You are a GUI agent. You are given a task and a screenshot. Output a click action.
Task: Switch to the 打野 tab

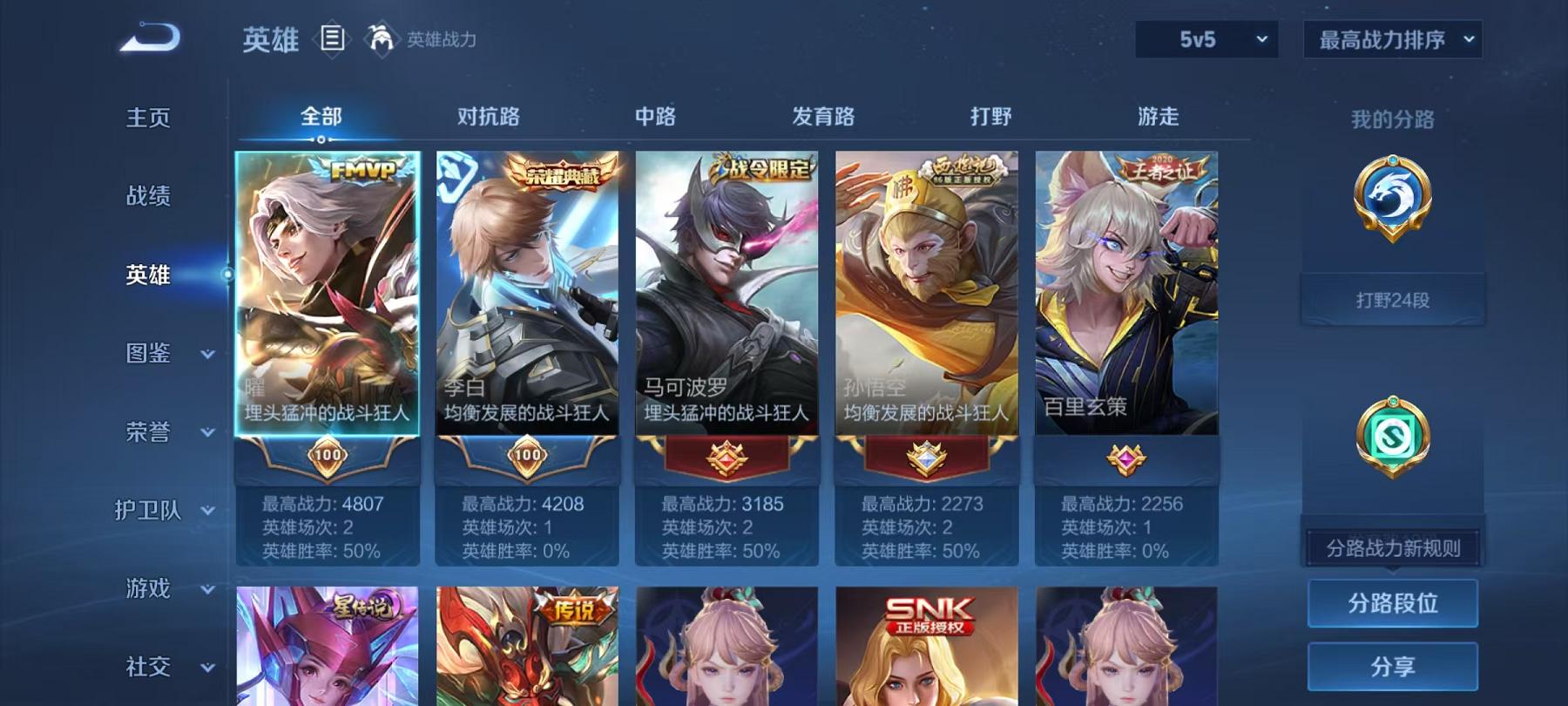993,116
